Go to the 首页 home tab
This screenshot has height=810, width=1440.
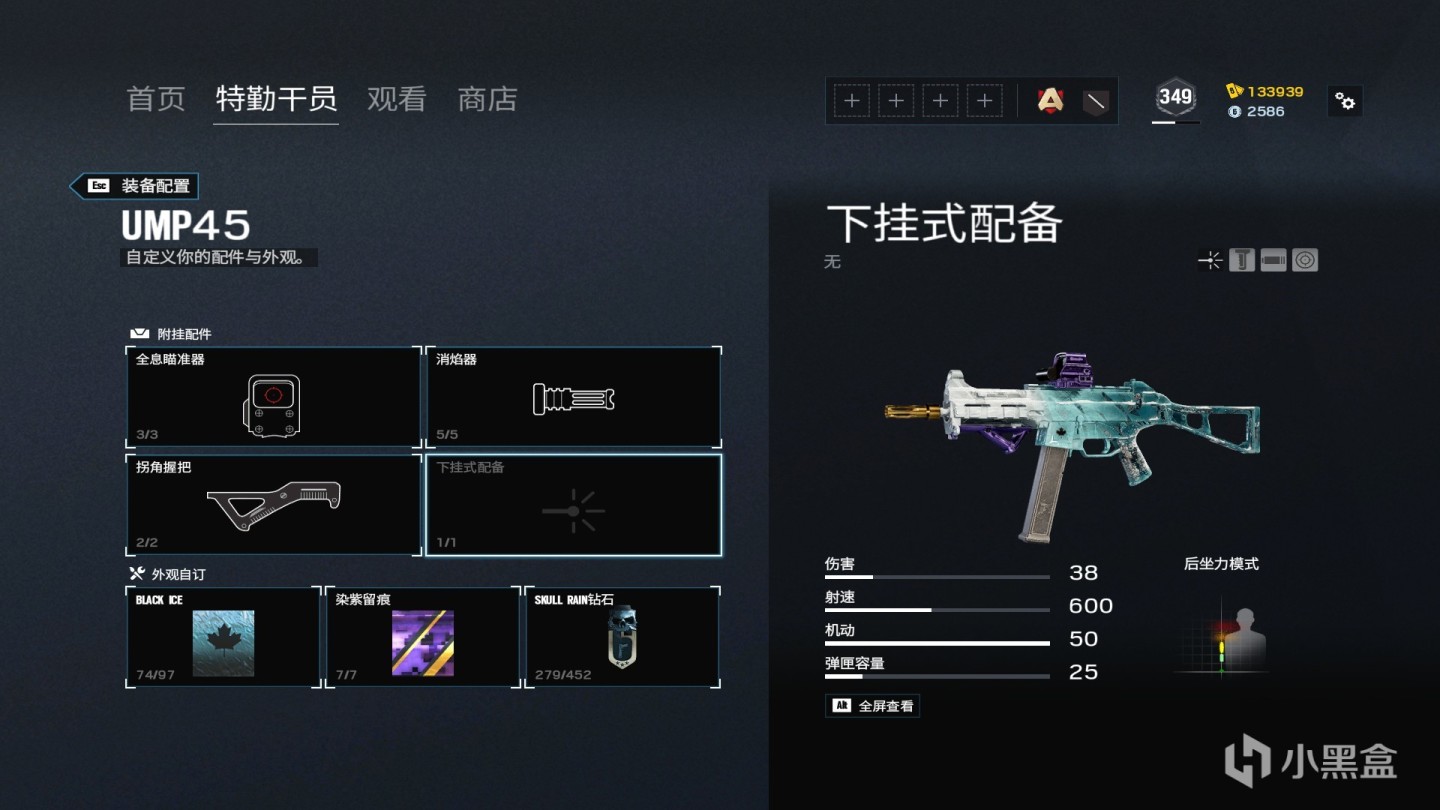pos(156,99)
